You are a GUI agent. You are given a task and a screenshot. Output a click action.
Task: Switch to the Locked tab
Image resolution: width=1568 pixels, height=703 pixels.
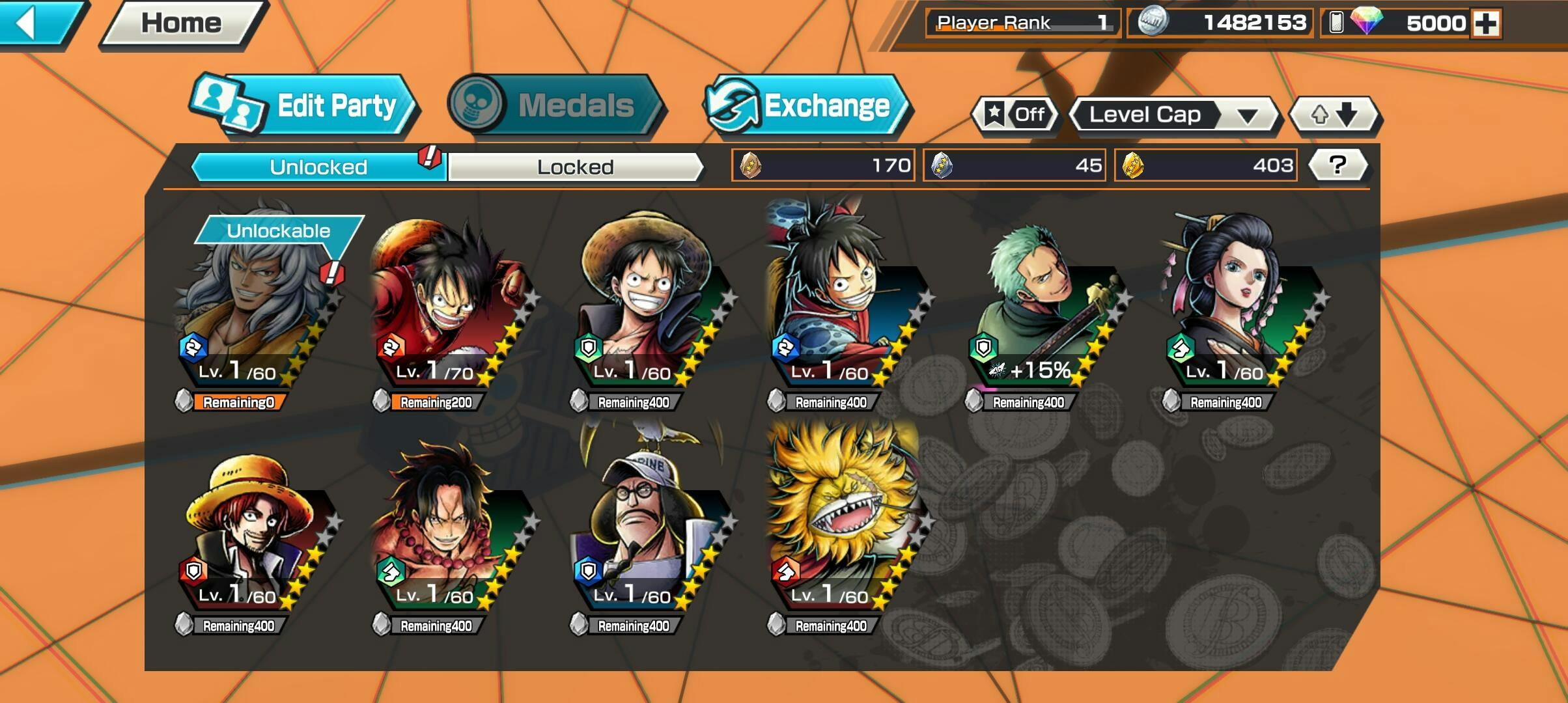tap(575, 167)
